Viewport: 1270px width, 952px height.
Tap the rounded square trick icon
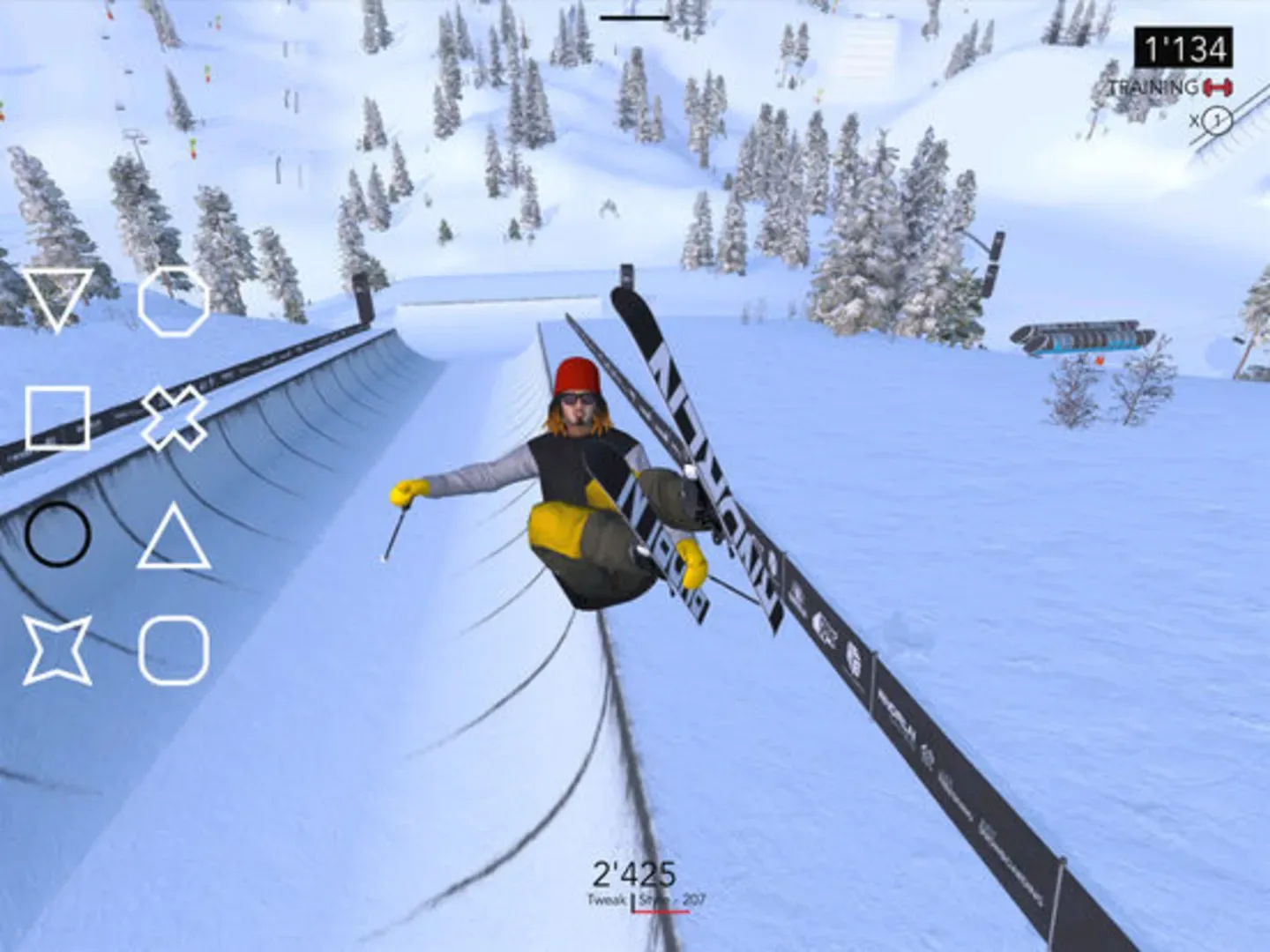175,652
